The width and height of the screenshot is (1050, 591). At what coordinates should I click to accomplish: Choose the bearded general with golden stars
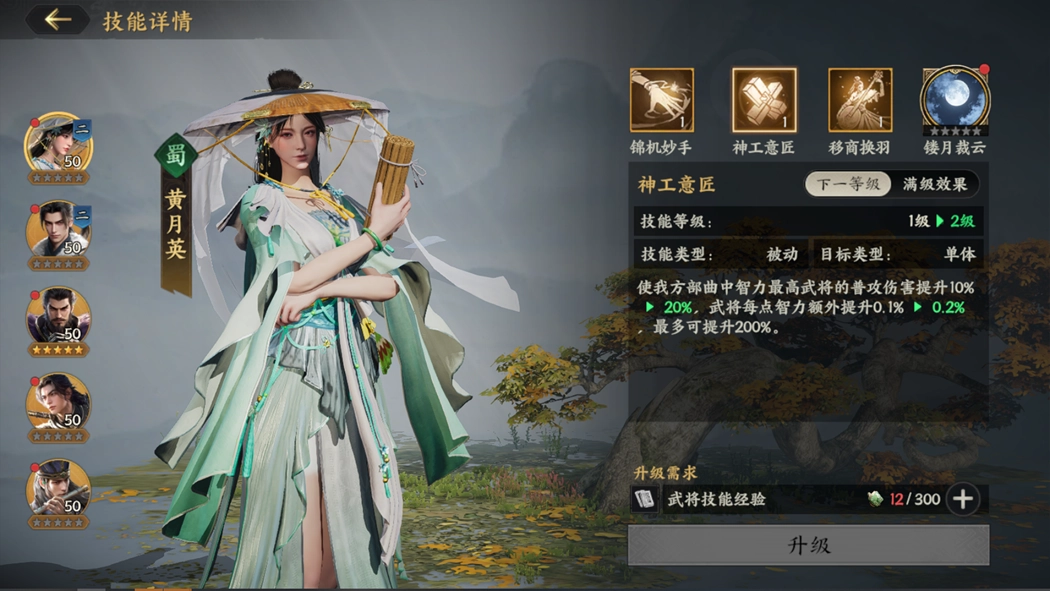tap(59, 320)
